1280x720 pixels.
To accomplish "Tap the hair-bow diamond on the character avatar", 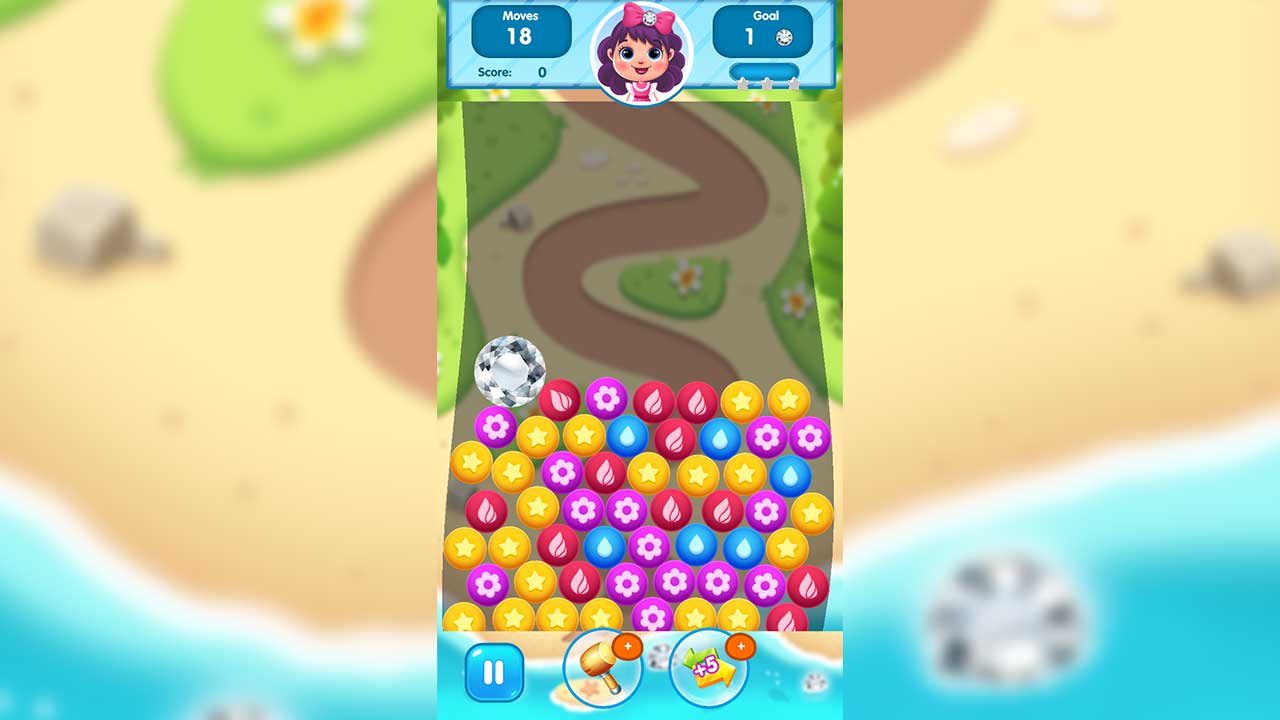I will coord(649,17).
